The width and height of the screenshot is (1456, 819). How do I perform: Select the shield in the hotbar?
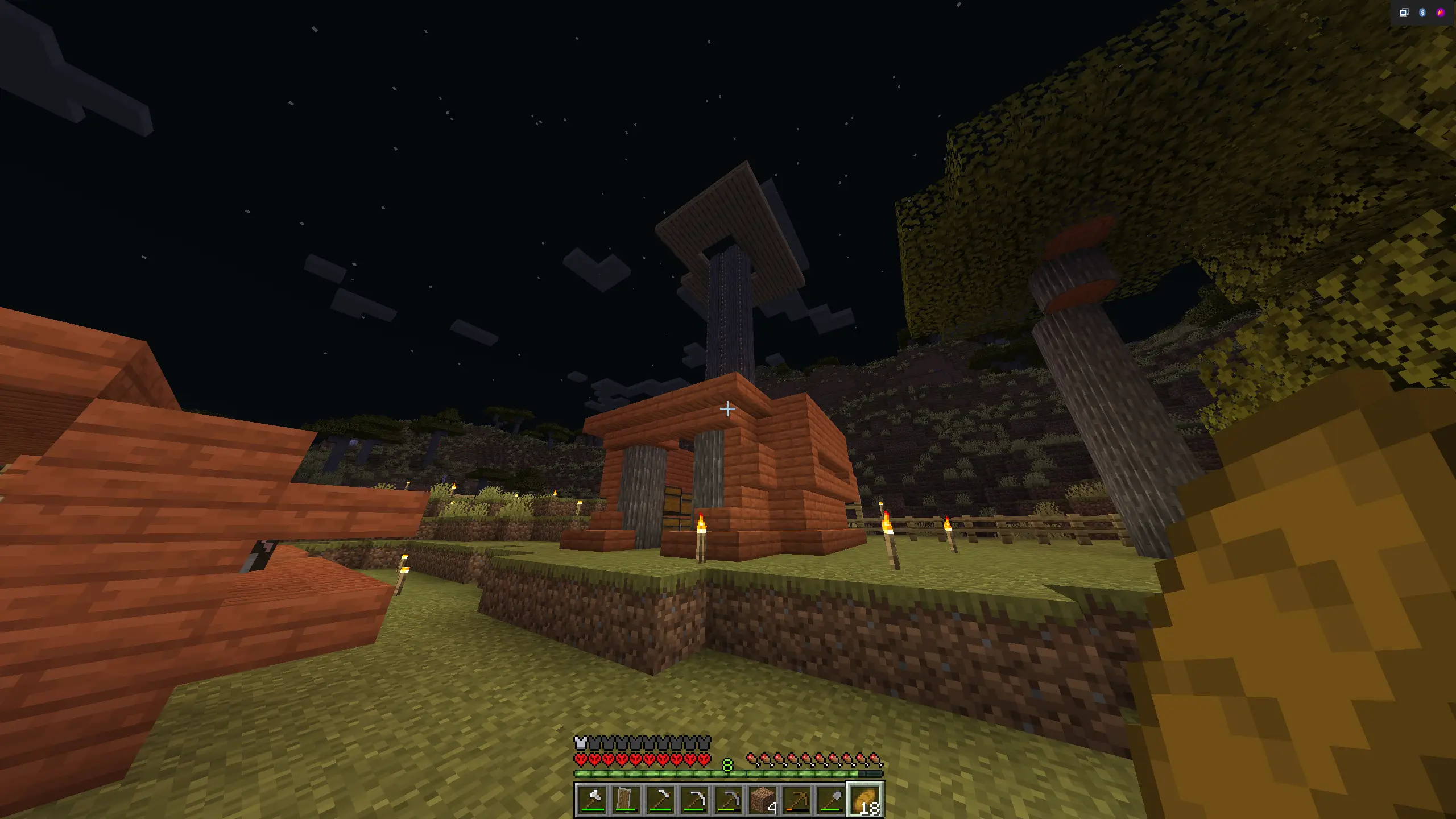click(x=626, y=800)
